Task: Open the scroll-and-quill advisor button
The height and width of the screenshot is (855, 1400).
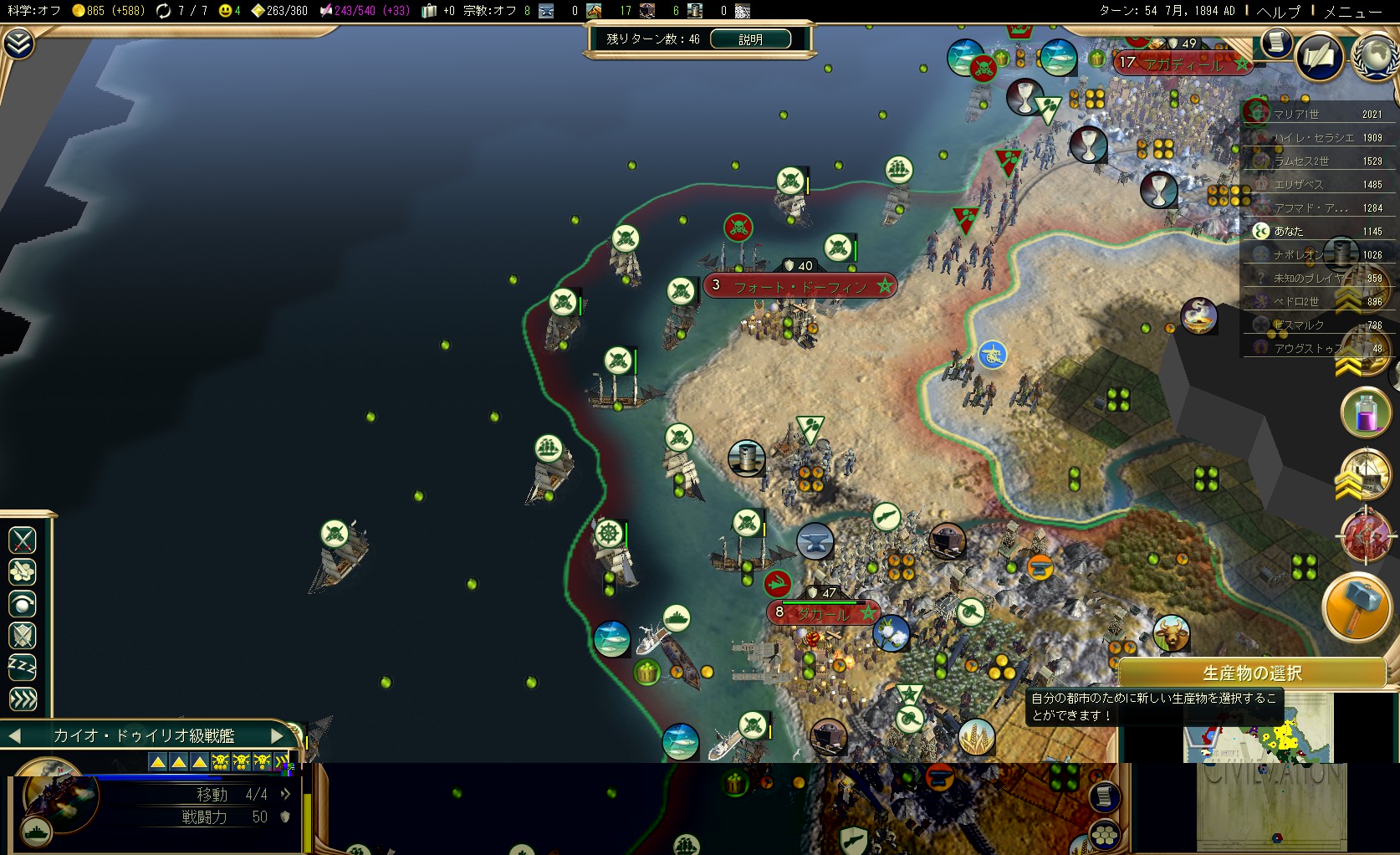Action: coord(1321,56)
